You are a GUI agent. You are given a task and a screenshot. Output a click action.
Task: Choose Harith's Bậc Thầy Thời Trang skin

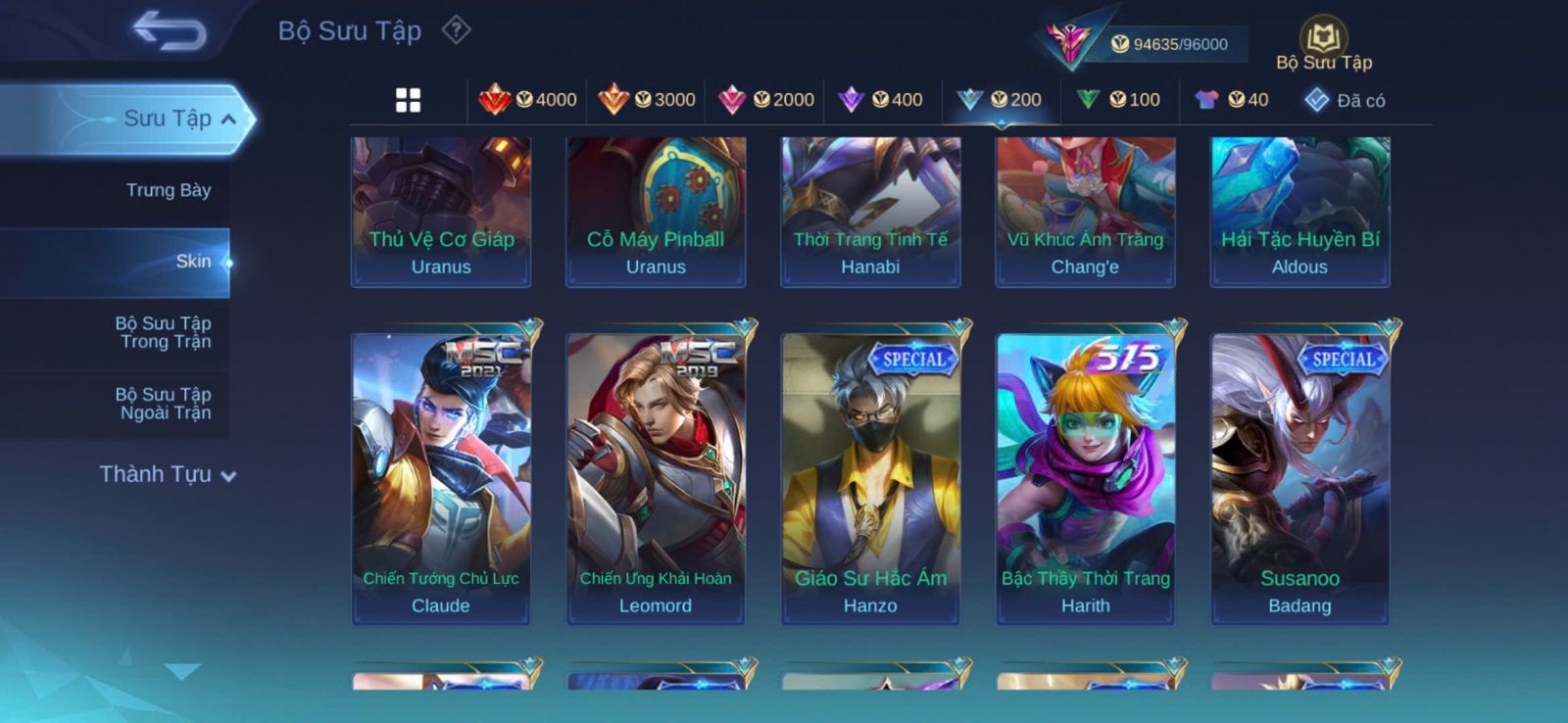[x=1085, y=478]
